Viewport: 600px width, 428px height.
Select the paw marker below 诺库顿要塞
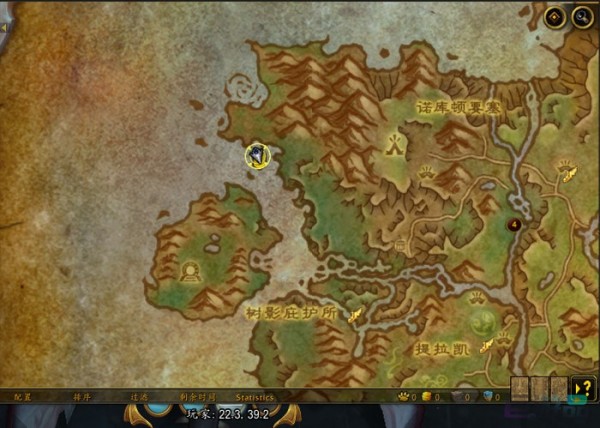click(426, 171)
